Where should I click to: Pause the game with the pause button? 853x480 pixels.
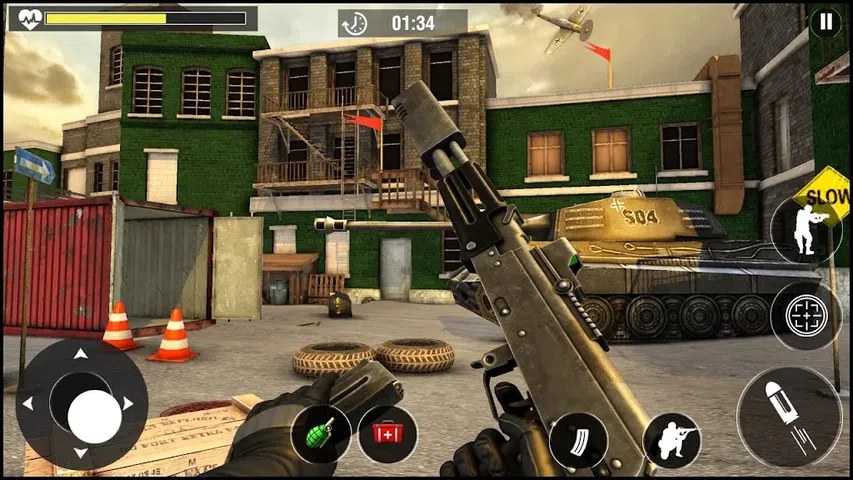(825, 22)
